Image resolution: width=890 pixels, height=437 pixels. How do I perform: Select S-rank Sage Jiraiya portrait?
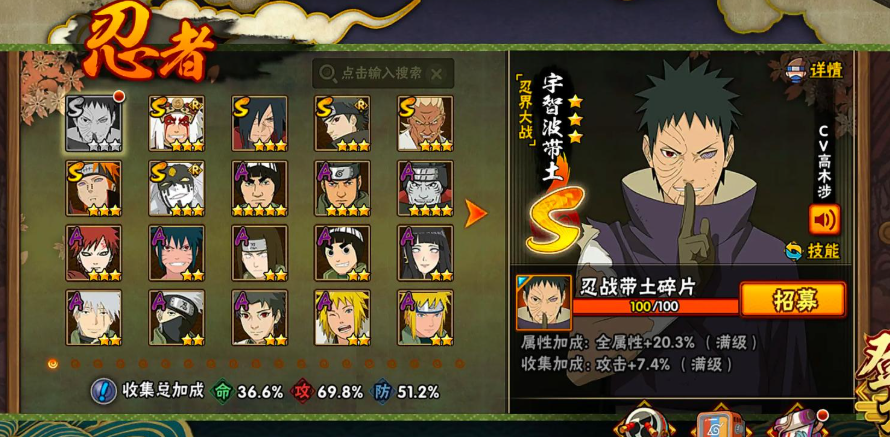coord(176,124)
